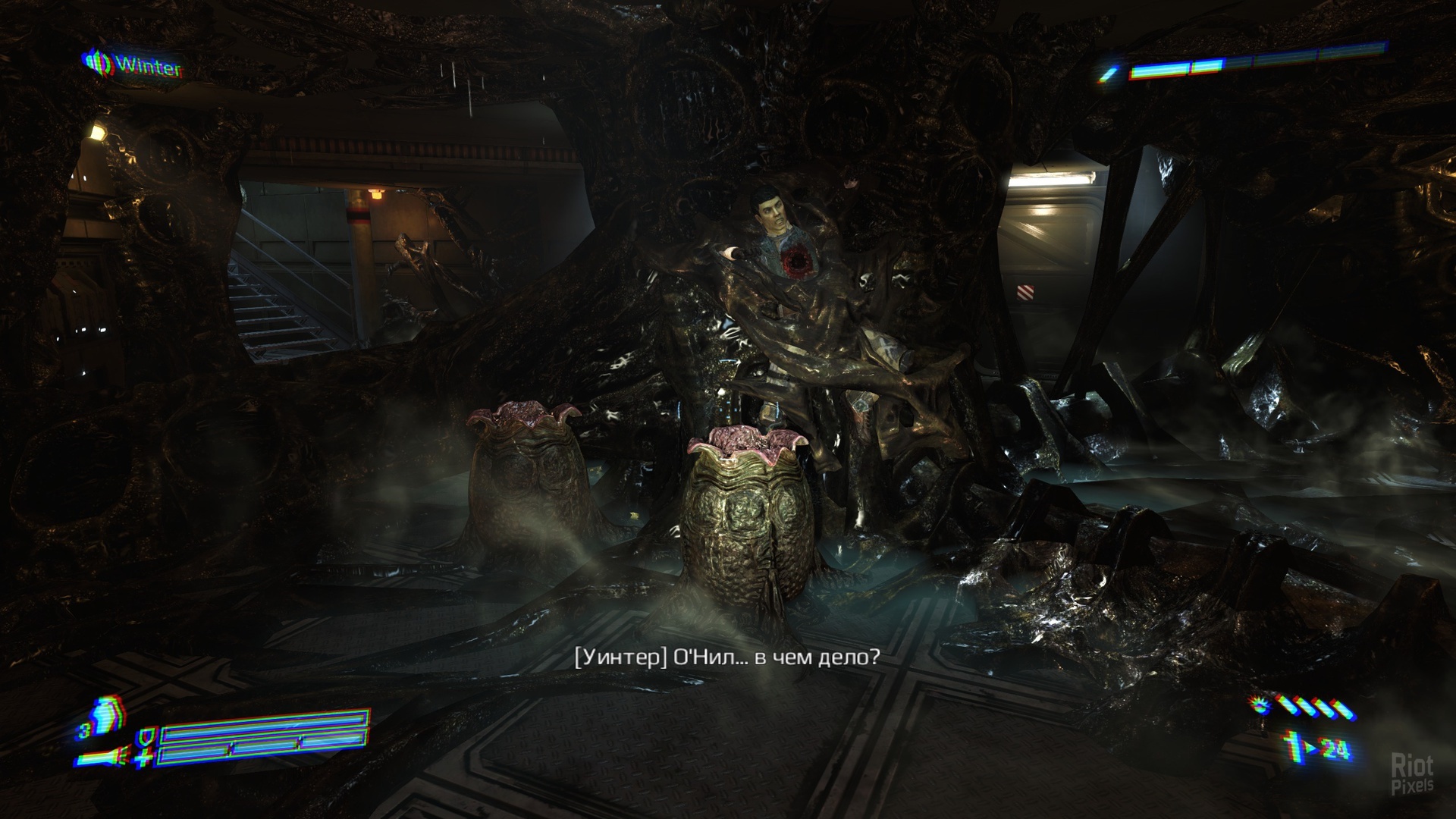Click the Riot Pixels watermark logo
Screen dimensions: 1456x819
coord(1412,773)
